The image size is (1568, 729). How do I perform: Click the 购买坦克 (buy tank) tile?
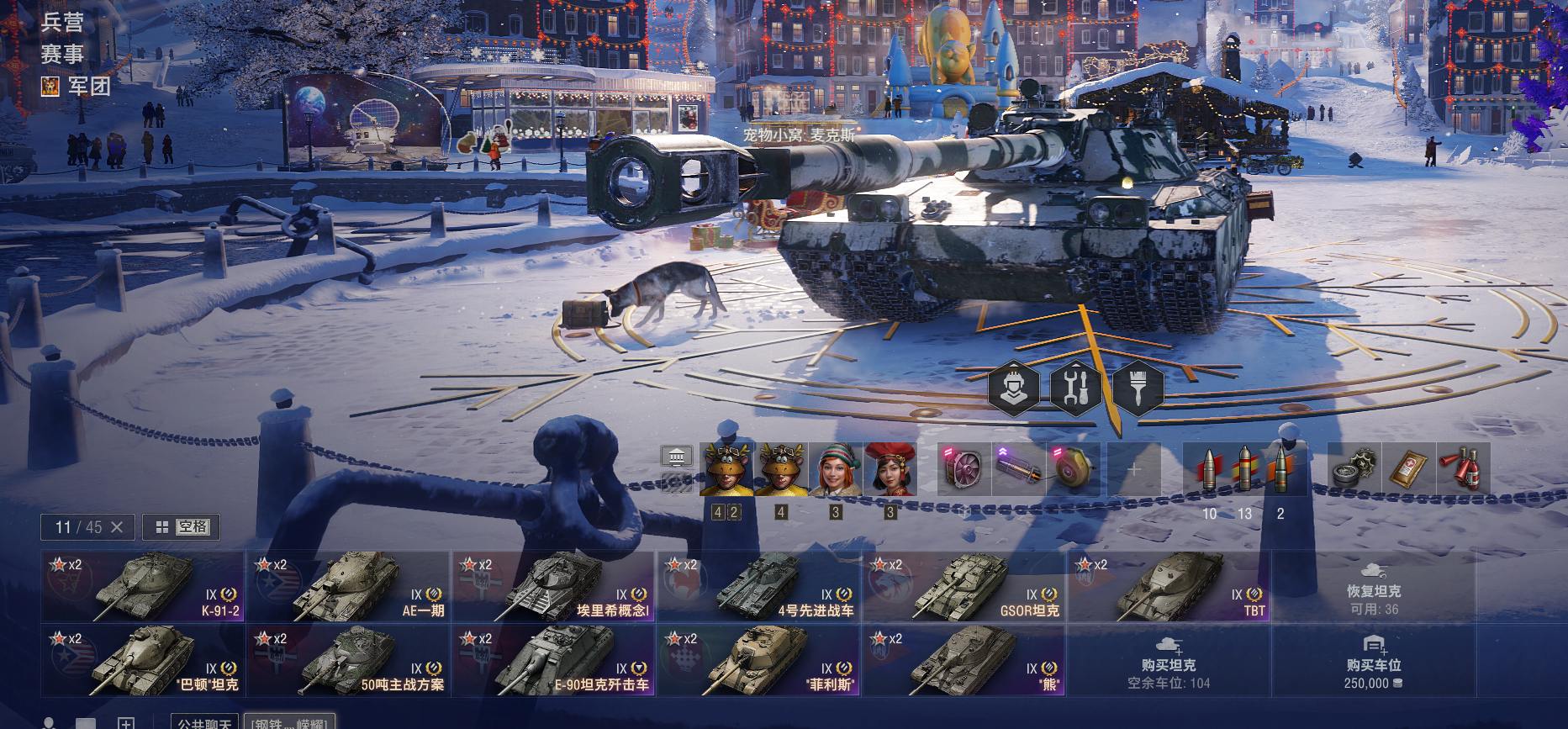1169,663
